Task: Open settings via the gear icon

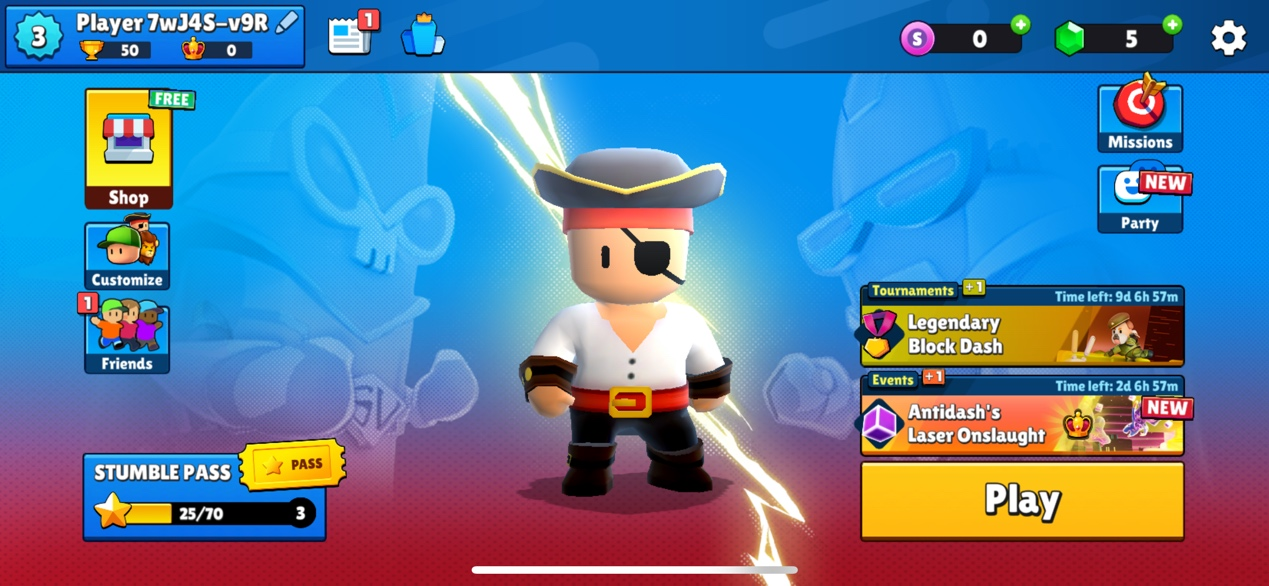Action: coord(1228,38)
